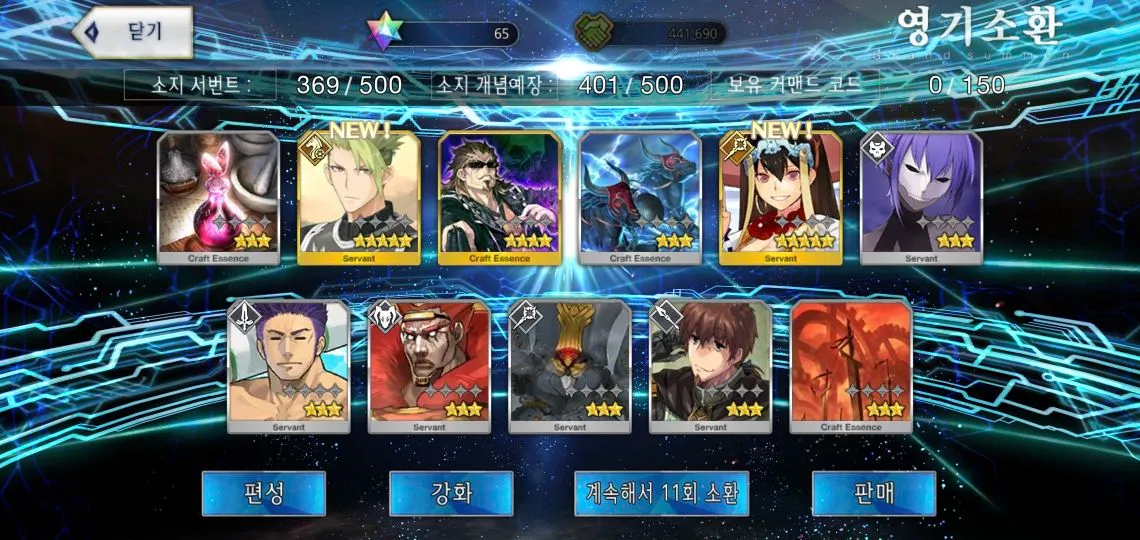Choose the gray armored giant Servant card
Viewport: 1140px width, 540px height.
click(570, 366)
